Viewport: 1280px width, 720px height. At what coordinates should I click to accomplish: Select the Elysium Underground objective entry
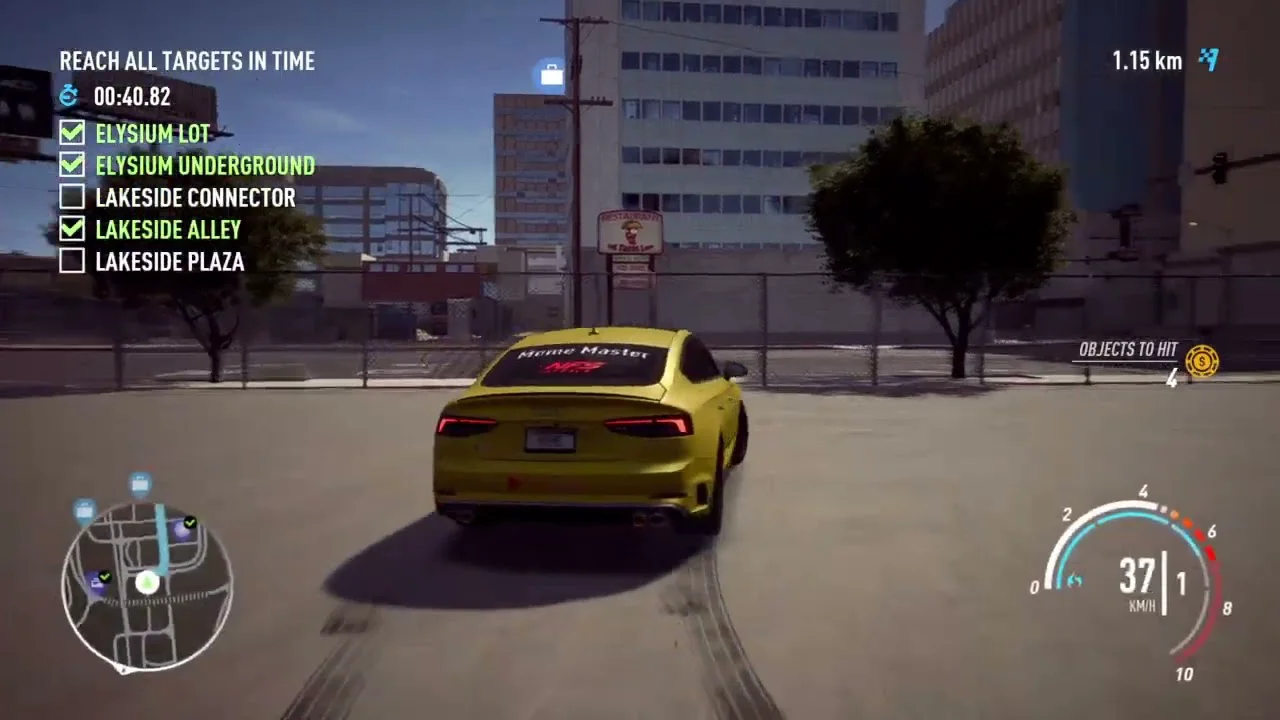[205, 166]
